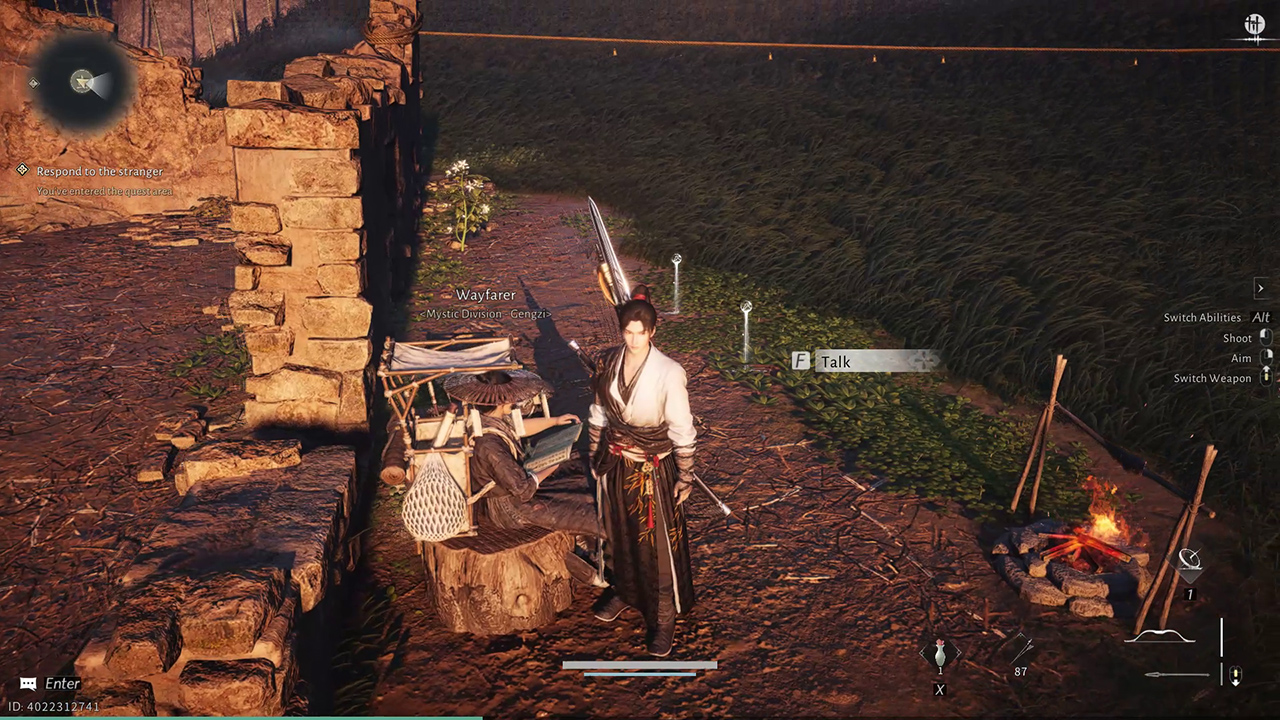Screen dimensions: 1280x720
Task: Select the spear weapon icon
Action: [1176, 675]
